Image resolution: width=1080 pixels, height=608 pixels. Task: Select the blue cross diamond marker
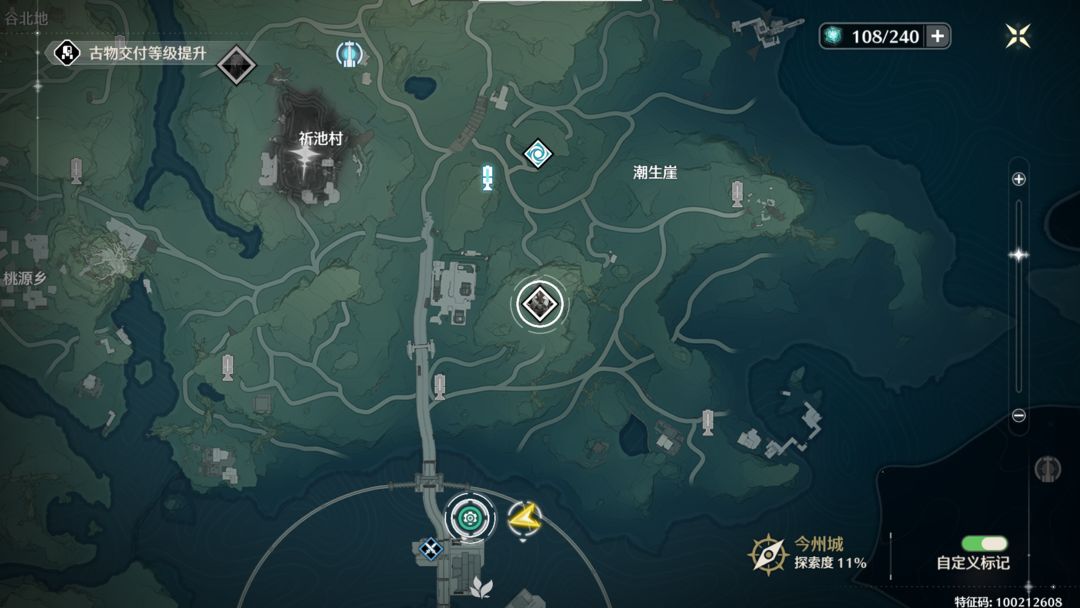pyautogui.click(x=430, y=548)
